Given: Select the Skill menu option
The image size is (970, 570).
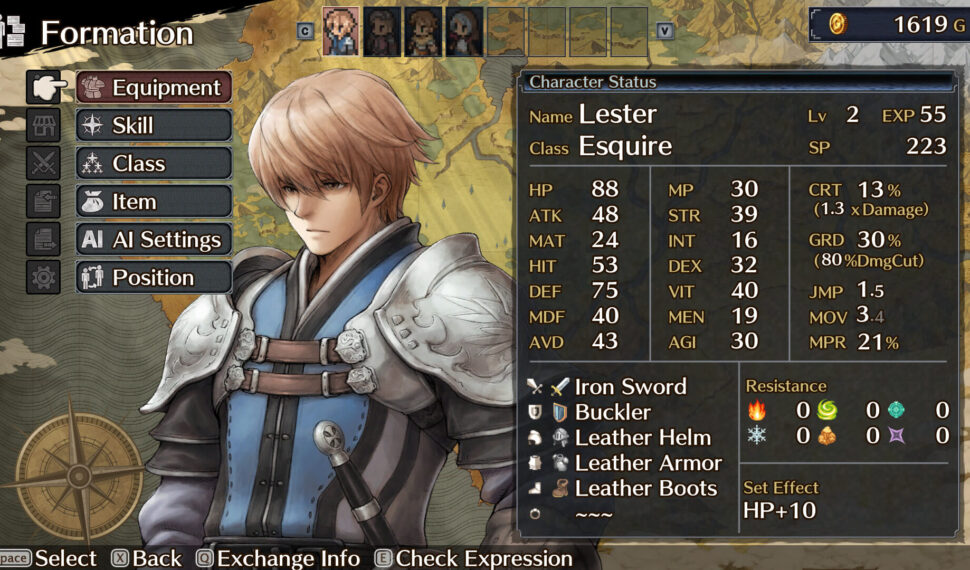Looking at the screenshot, I should [x=154, y=126].
